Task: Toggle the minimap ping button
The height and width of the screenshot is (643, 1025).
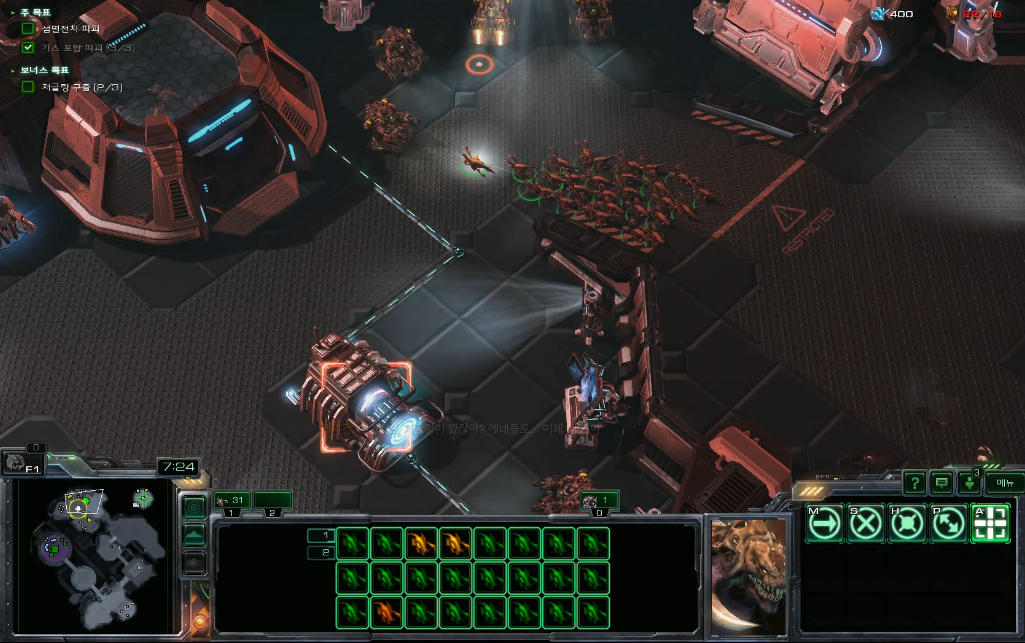Action: point(194,508)
